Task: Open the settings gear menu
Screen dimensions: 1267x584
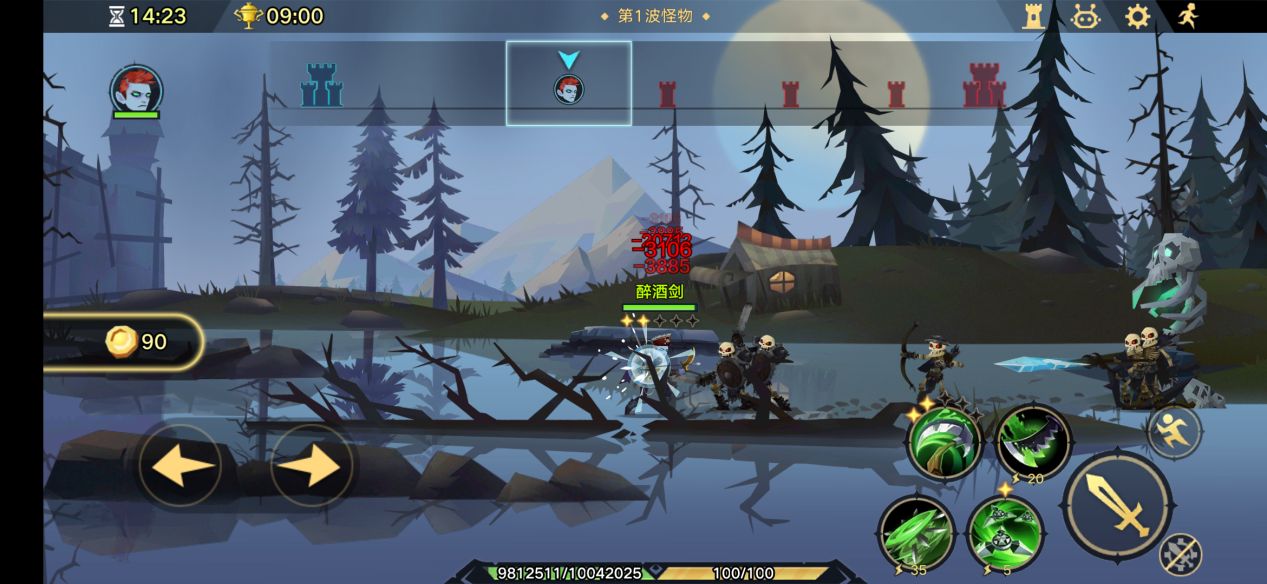Action: 1137,16
